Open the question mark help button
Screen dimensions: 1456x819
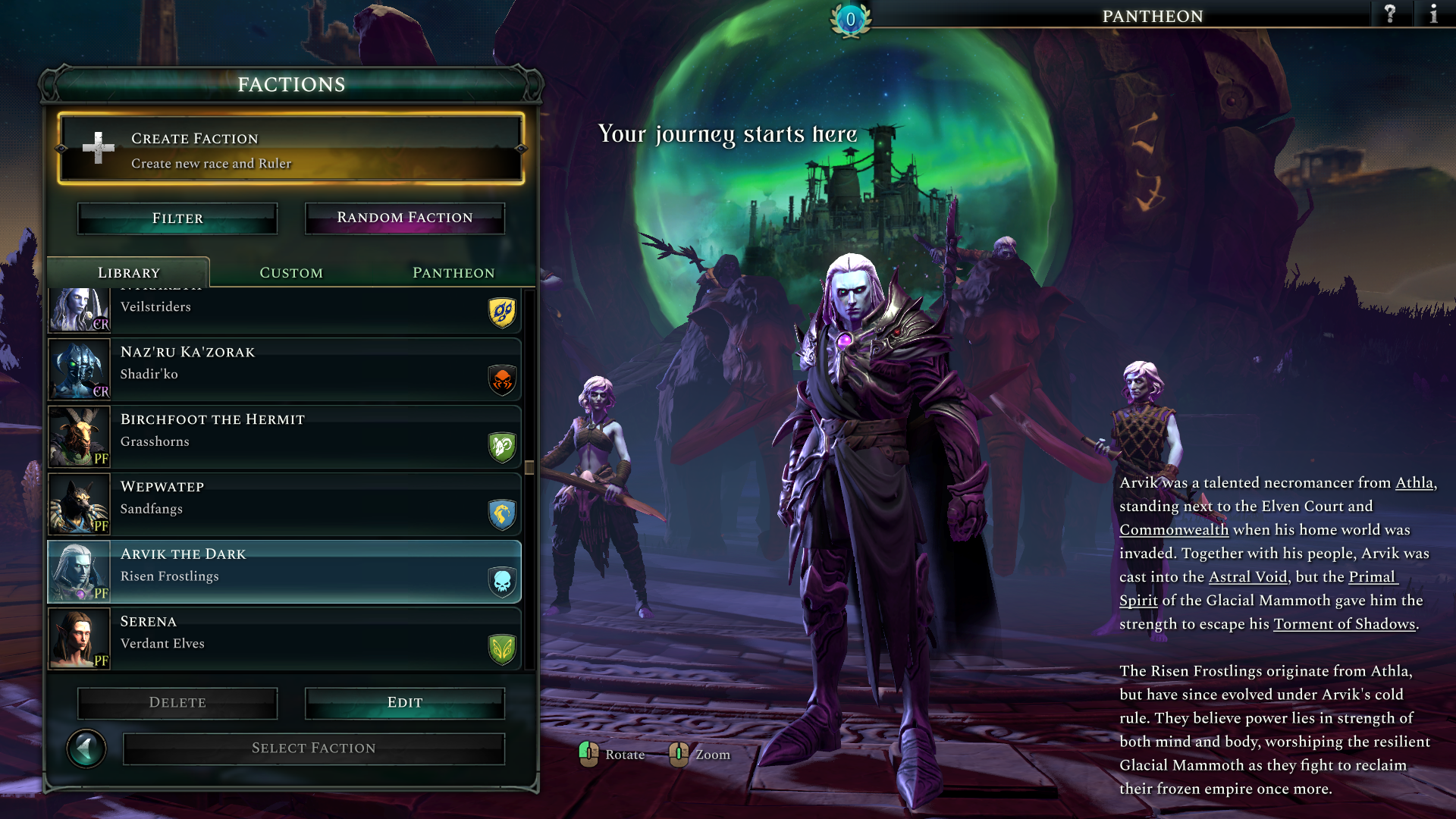tap(1390, 14)
